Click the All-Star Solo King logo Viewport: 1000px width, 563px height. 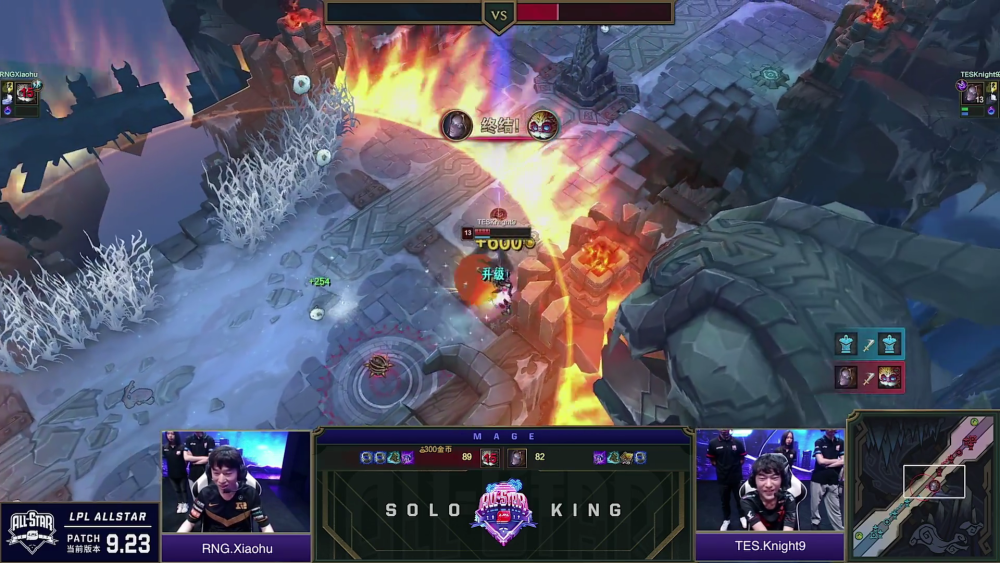(x=503, y=511)
